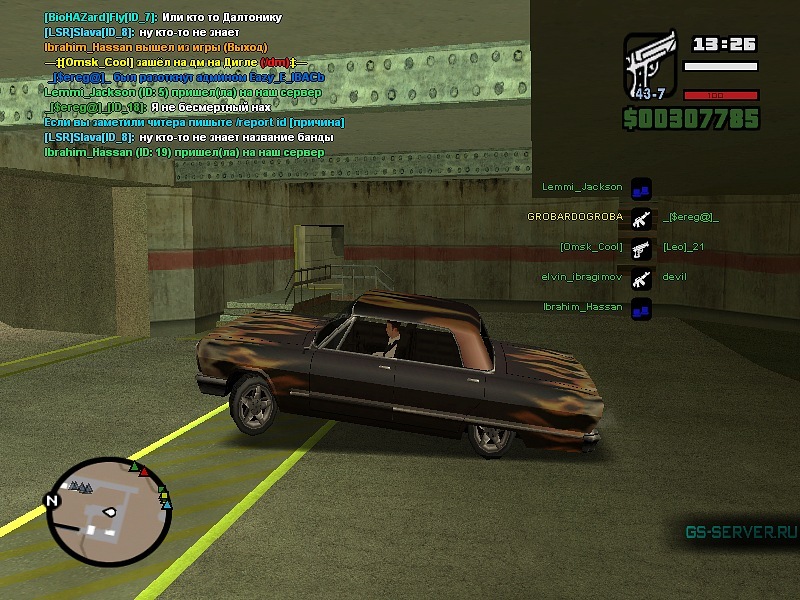Click GROBARDOGROBA in the kill feed
800x600 pixels.
coord(574,216)
